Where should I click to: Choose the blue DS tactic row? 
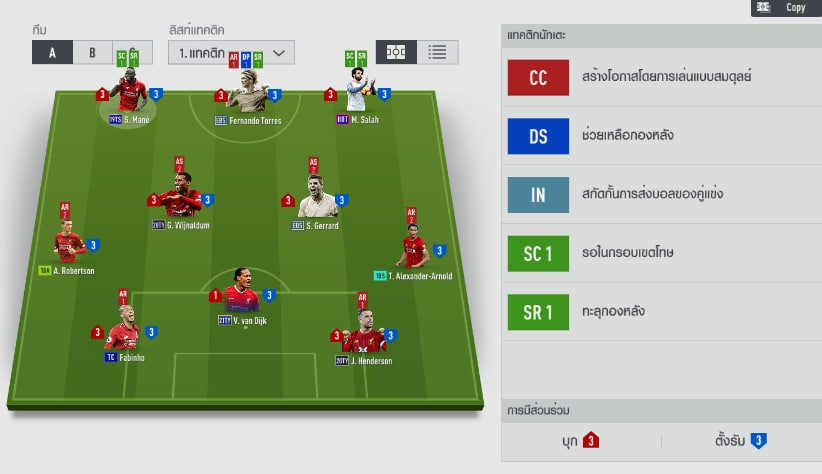[x=661, y=135]
